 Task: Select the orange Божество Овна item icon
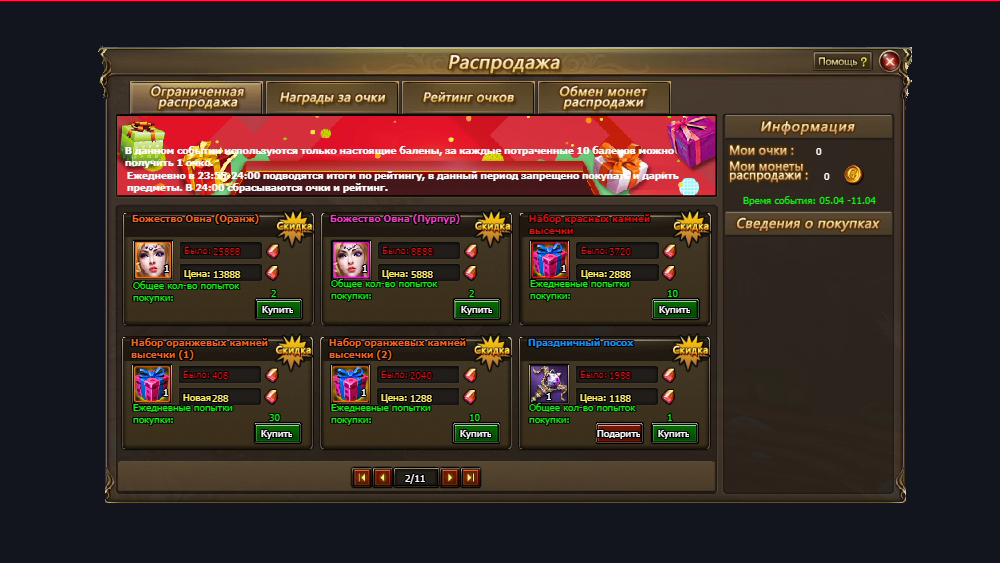[x=153, y=260]
